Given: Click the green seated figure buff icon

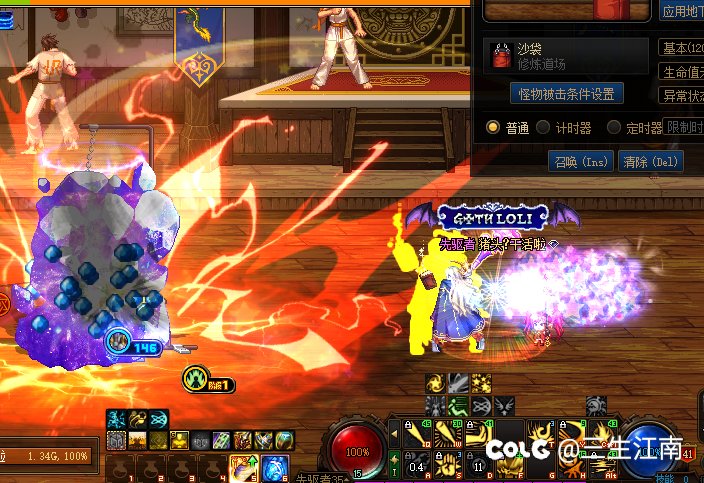Looking at the screenshot, I should (x=458, y=405).
